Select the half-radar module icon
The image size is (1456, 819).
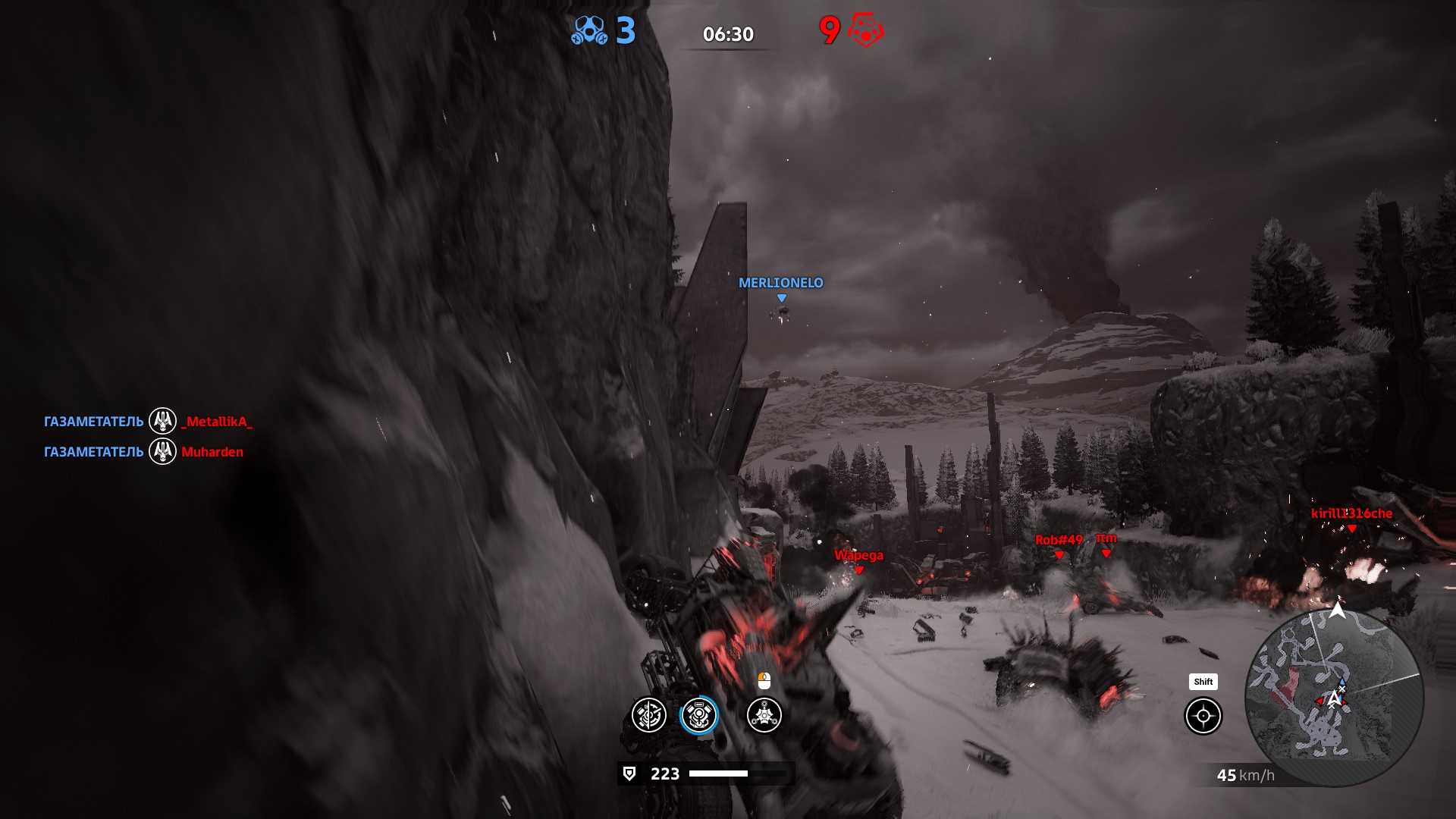(649, 715)
